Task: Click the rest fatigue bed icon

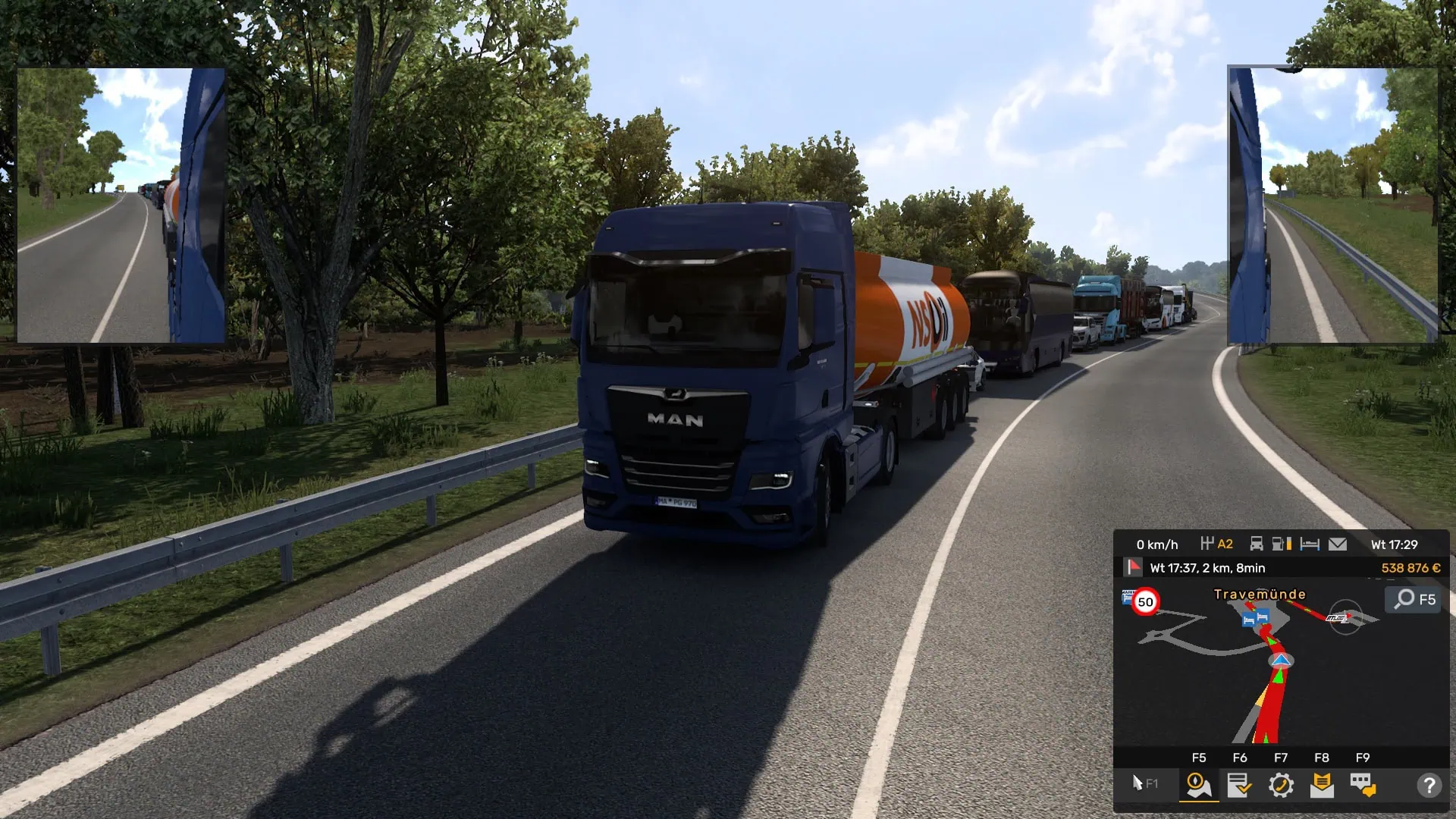Action: point(1309,543)
